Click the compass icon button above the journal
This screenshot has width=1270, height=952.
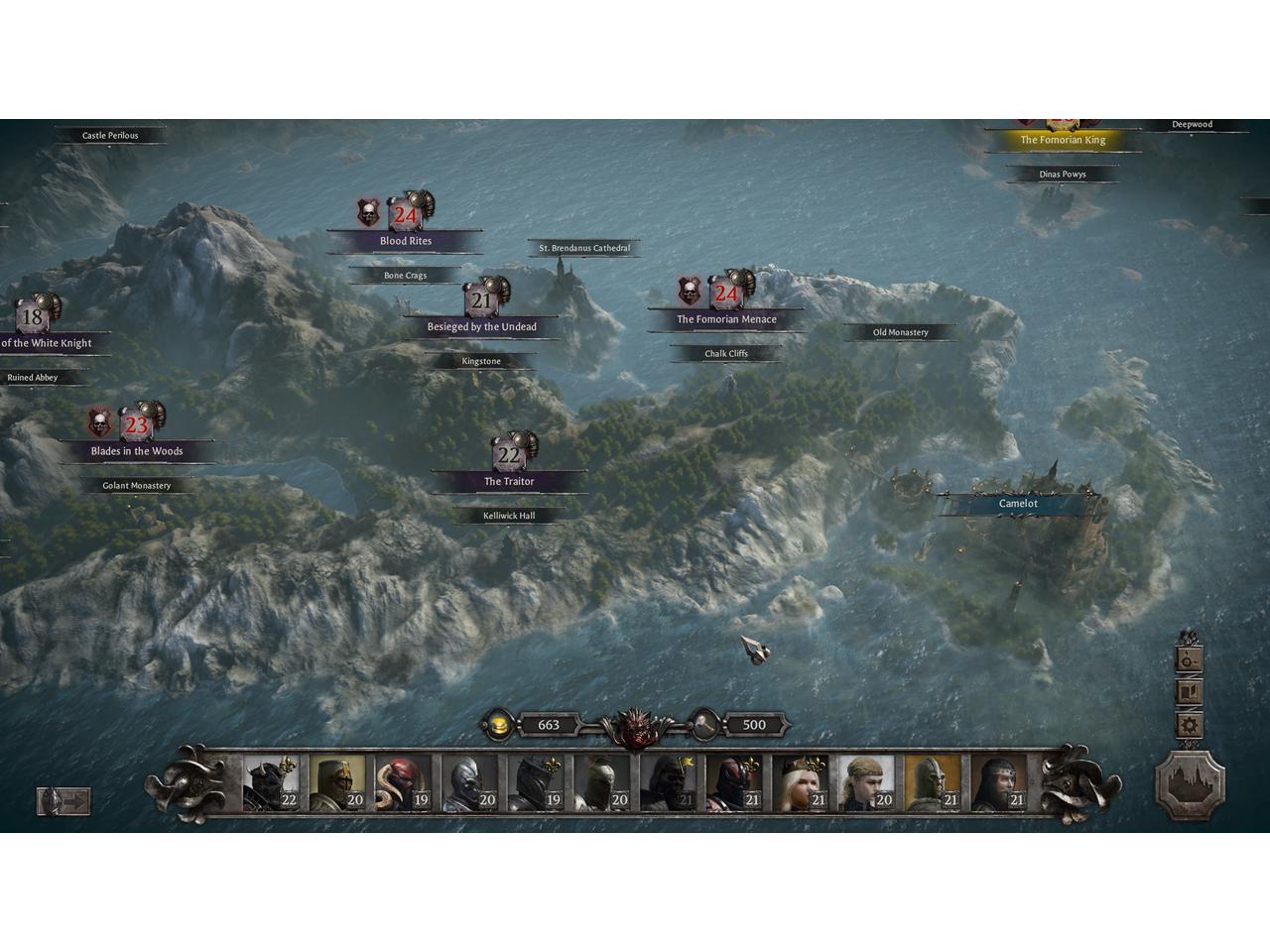[1190, 659]
